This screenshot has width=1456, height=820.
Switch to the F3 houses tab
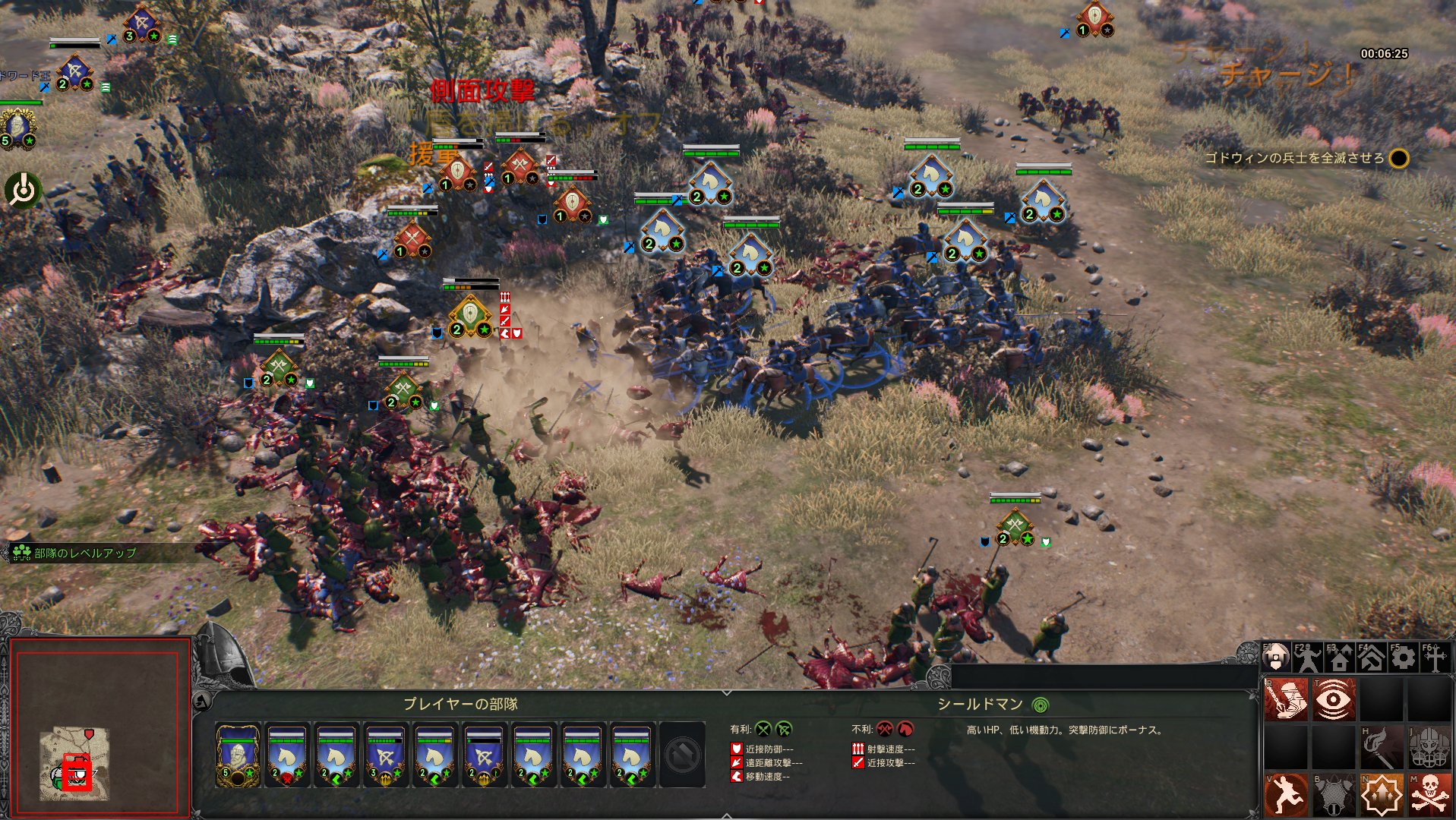[1339, 658]
